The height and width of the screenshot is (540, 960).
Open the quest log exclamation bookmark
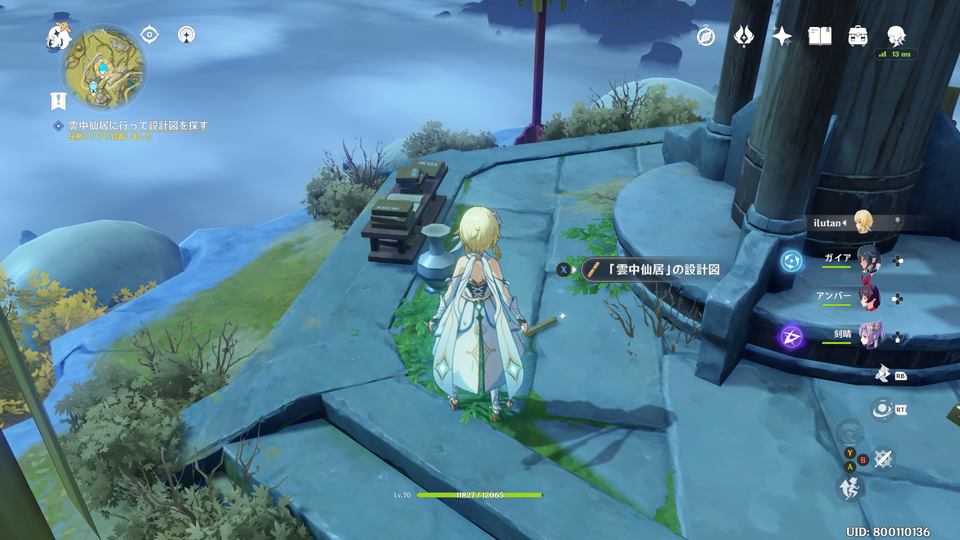pos(58,100)
